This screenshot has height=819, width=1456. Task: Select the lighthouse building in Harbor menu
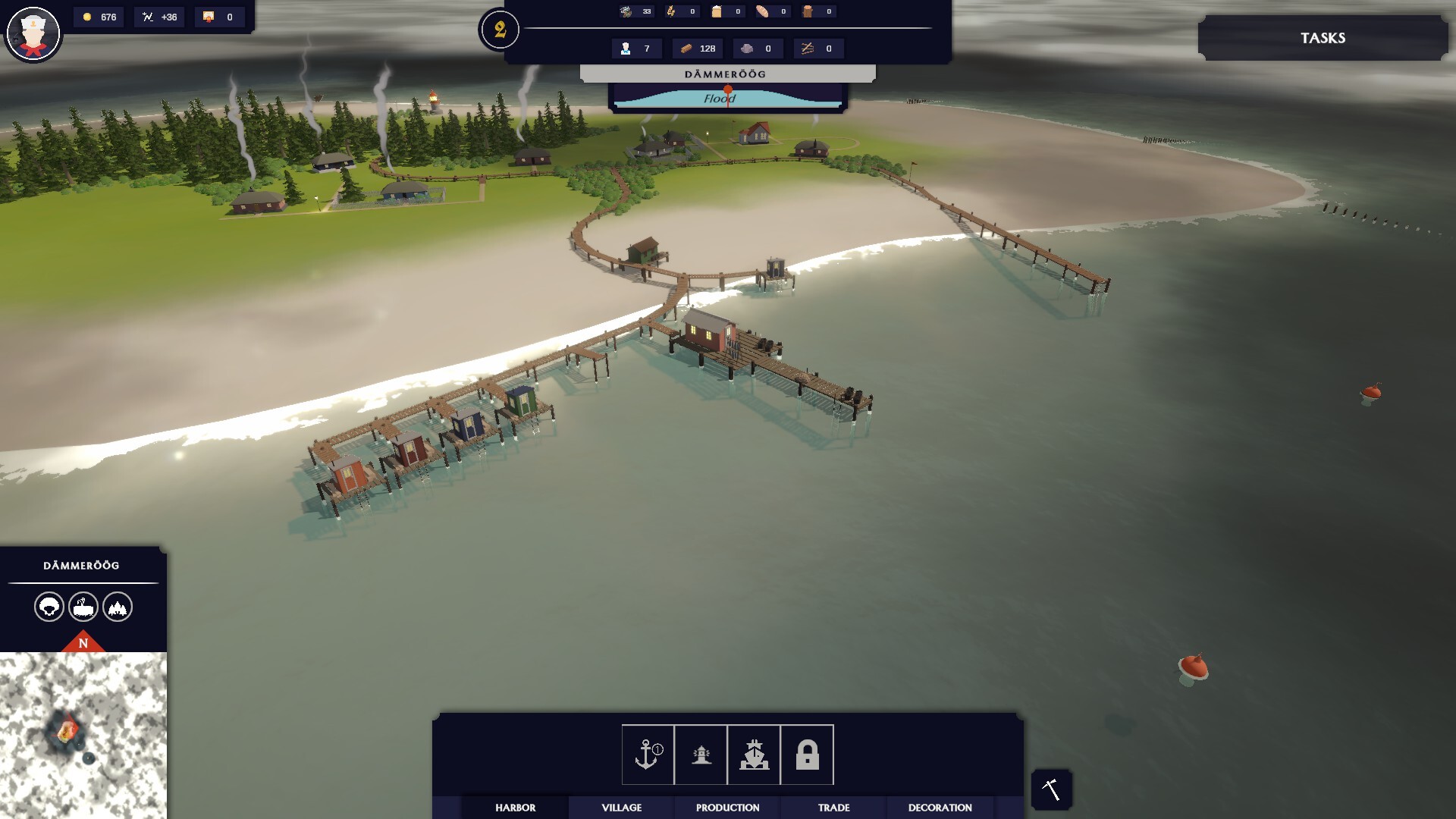click(x=701, y=755)
